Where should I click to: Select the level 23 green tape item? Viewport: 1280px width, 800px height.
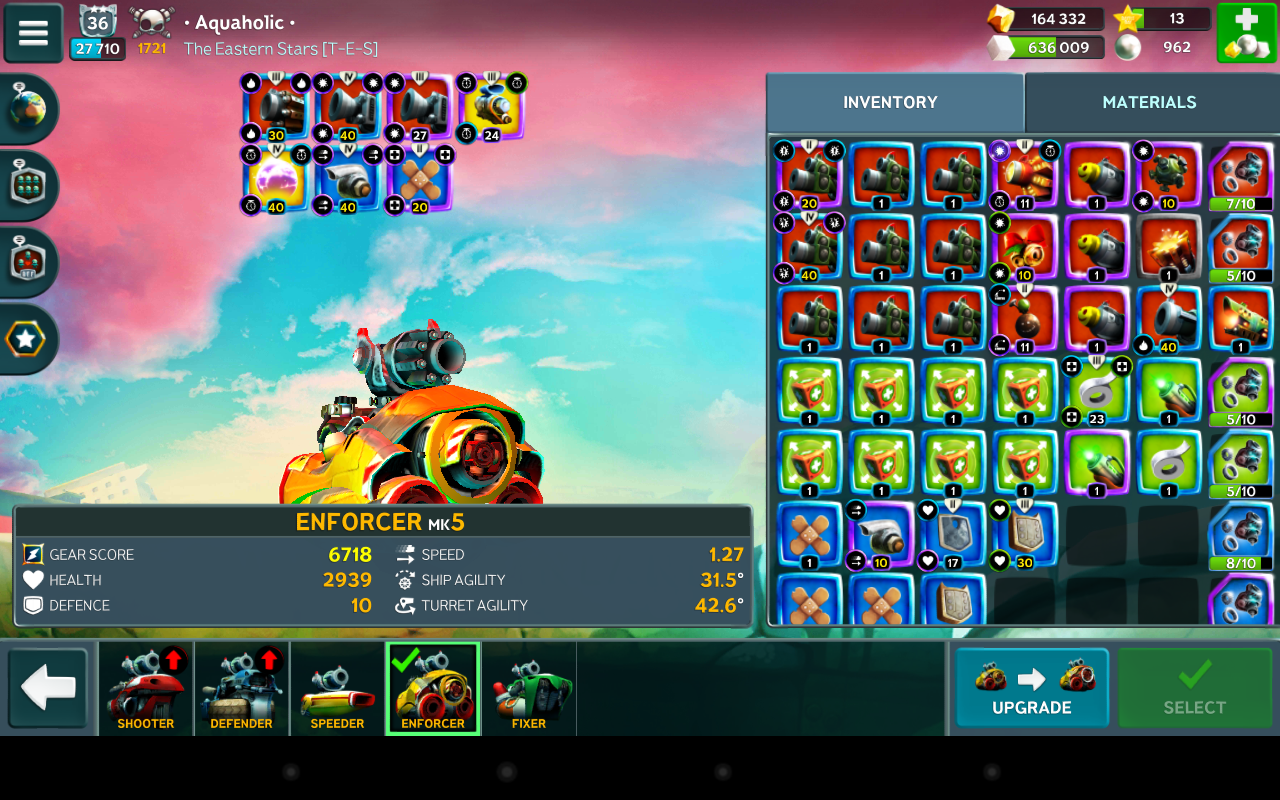coord(1097,391)
